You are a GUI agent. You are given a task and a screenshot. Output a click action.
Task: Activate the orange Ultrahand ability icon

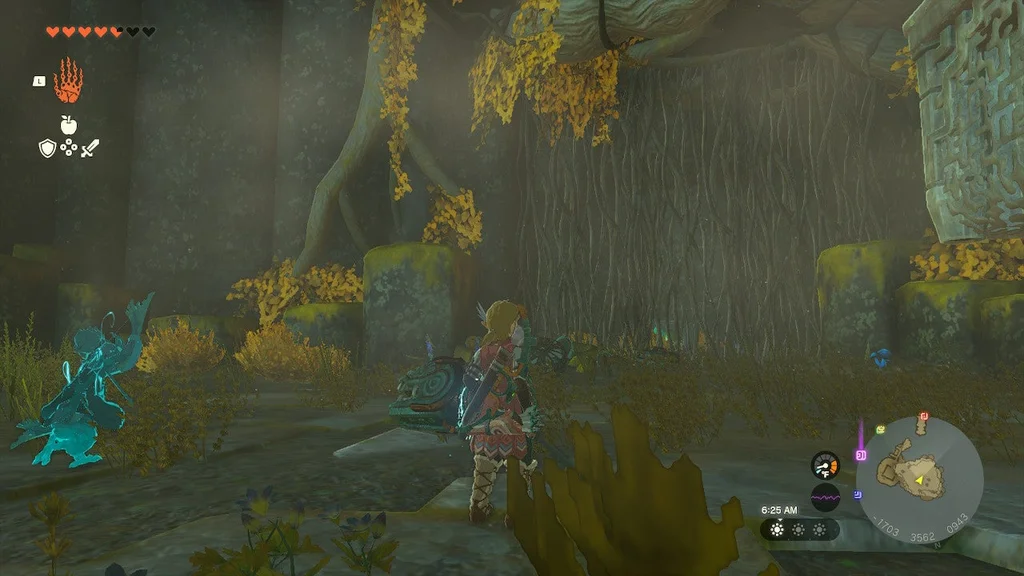[68, 82]
